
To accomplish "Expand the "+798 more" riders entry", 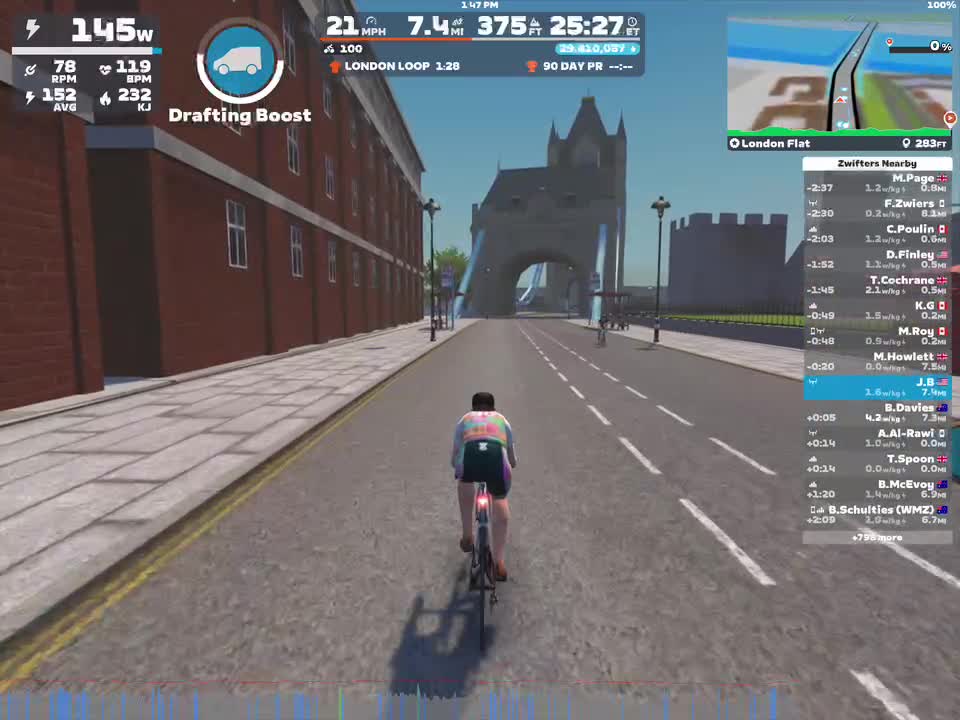I will [x=877, y=537].
